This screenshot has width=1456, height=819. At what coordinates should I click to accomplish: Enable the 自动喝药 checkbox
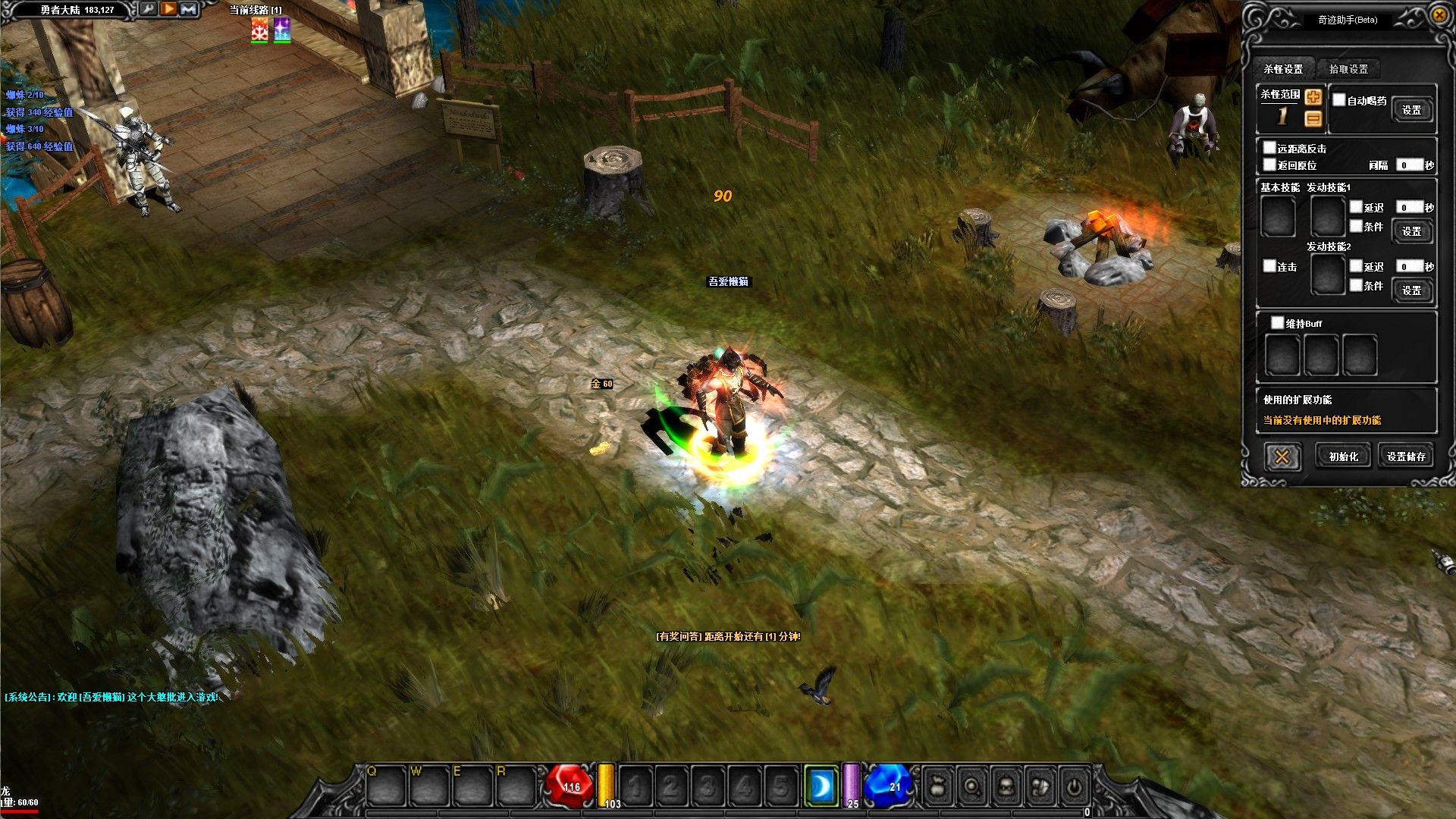tap(1339, 100)
